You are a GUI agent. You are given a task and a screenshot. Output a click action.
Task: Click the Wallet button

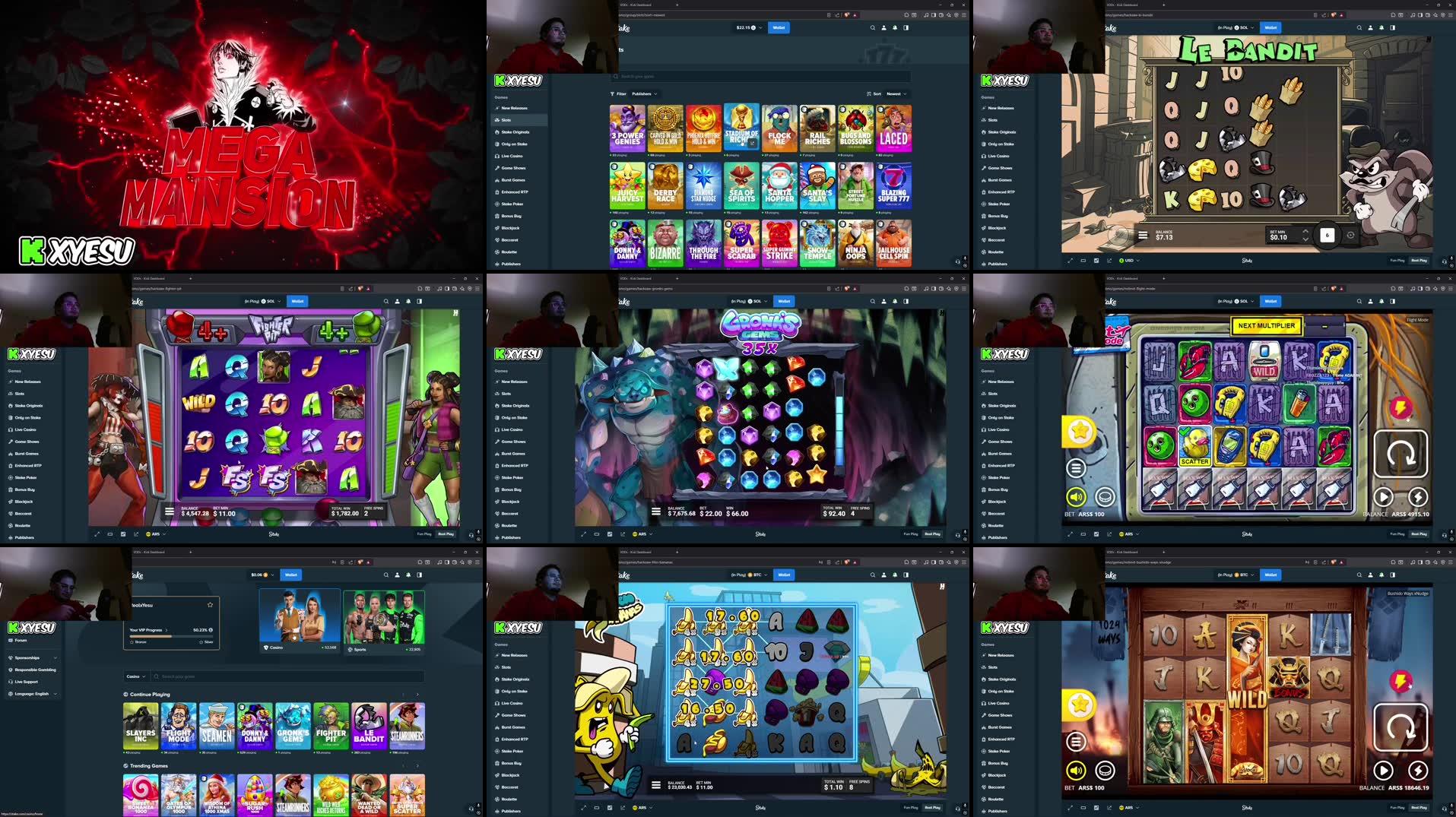pyautogui.click(x=779, y=27)
